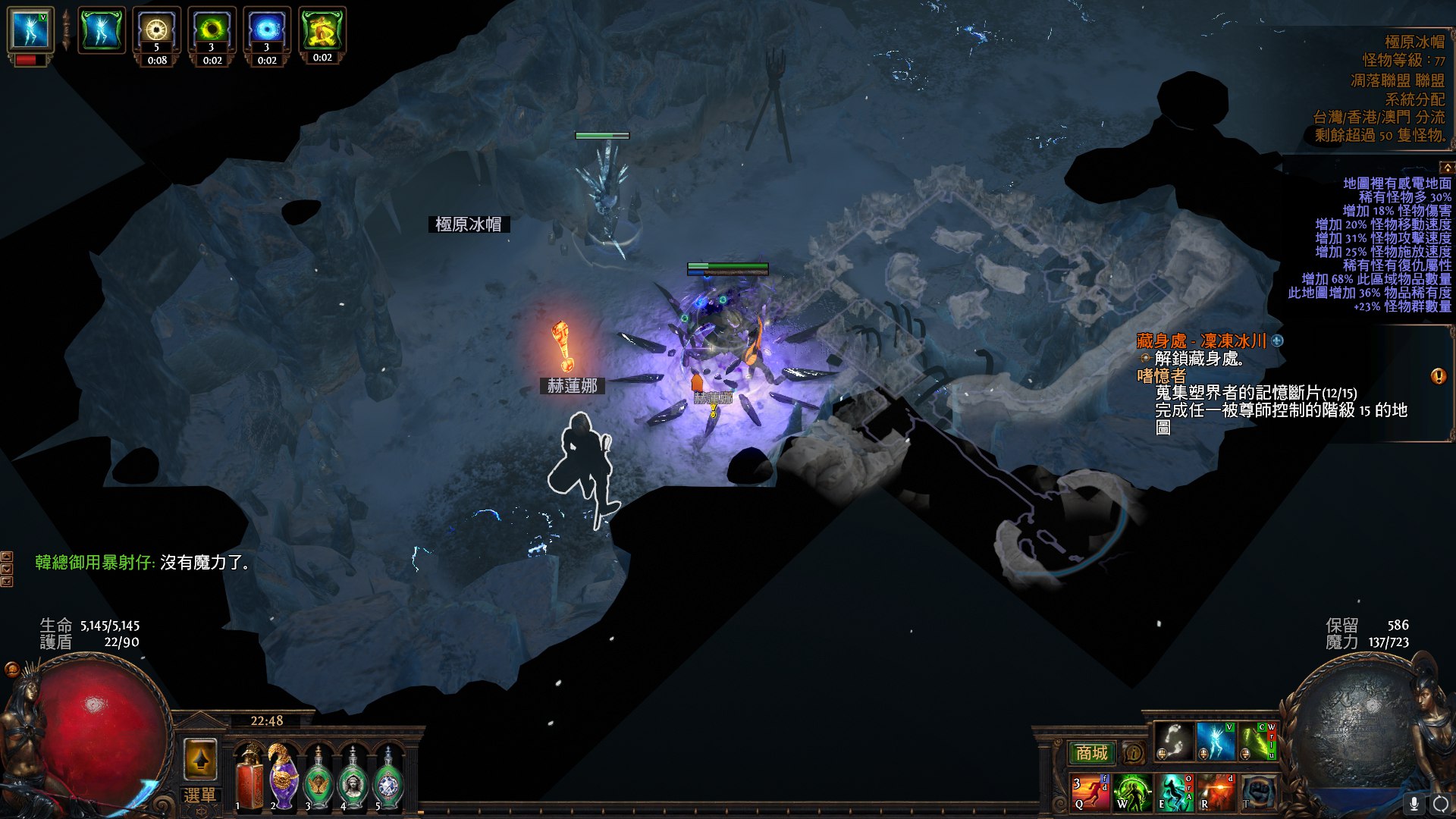1456x819 pixels.
Task: Select the stone fist skill on T
Action: [x=1258, y=792]
